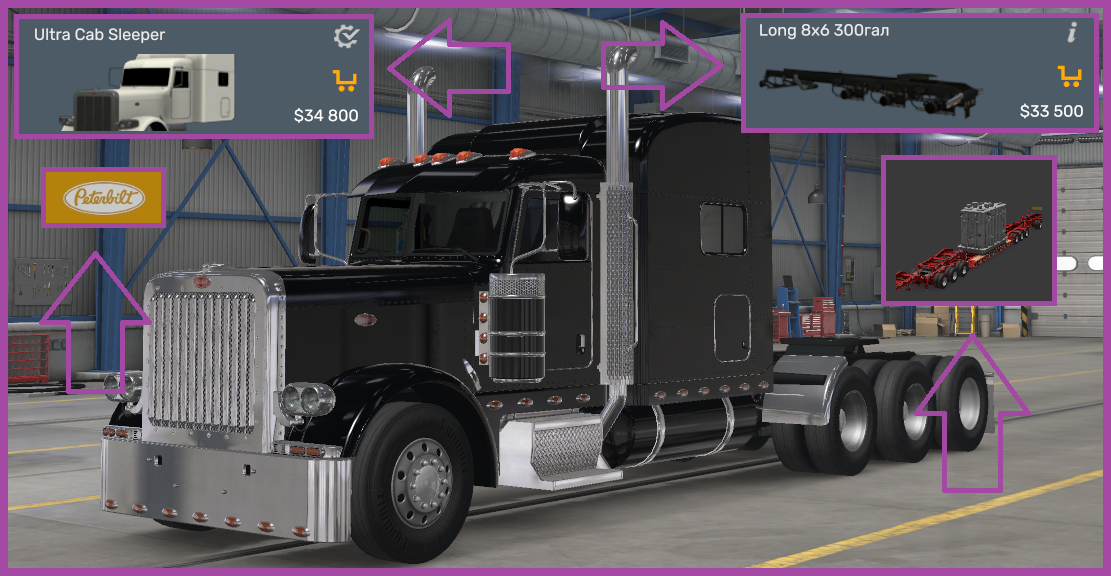Buy the Ultra Cab Sleeper via cart icon
The image size is (1111, 576).
pos(345,79)
